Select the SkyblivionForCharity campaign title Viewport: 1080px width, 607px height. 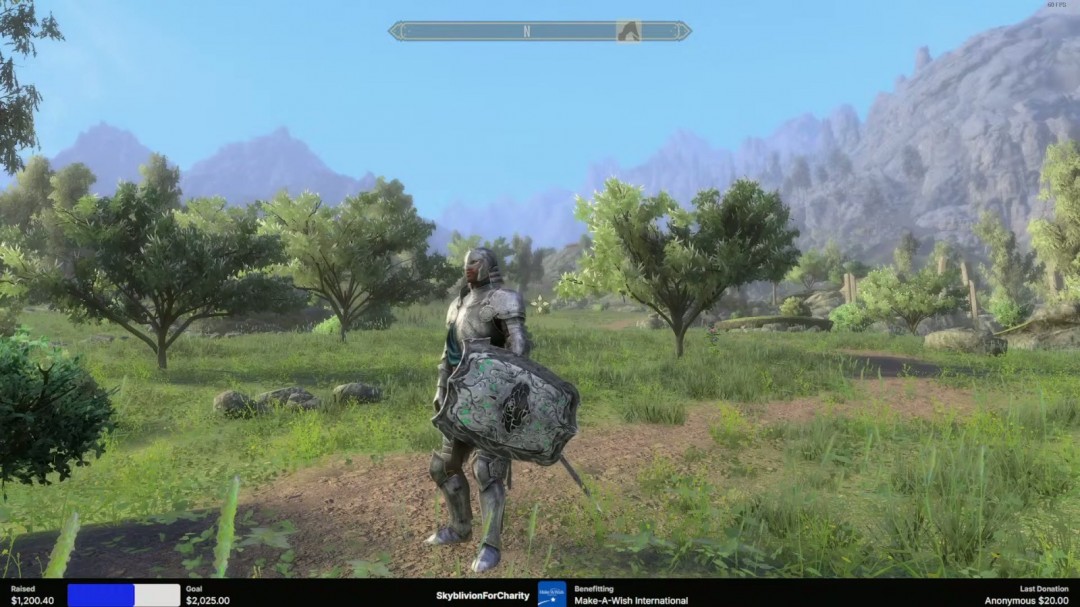click(x=483, y=596)
